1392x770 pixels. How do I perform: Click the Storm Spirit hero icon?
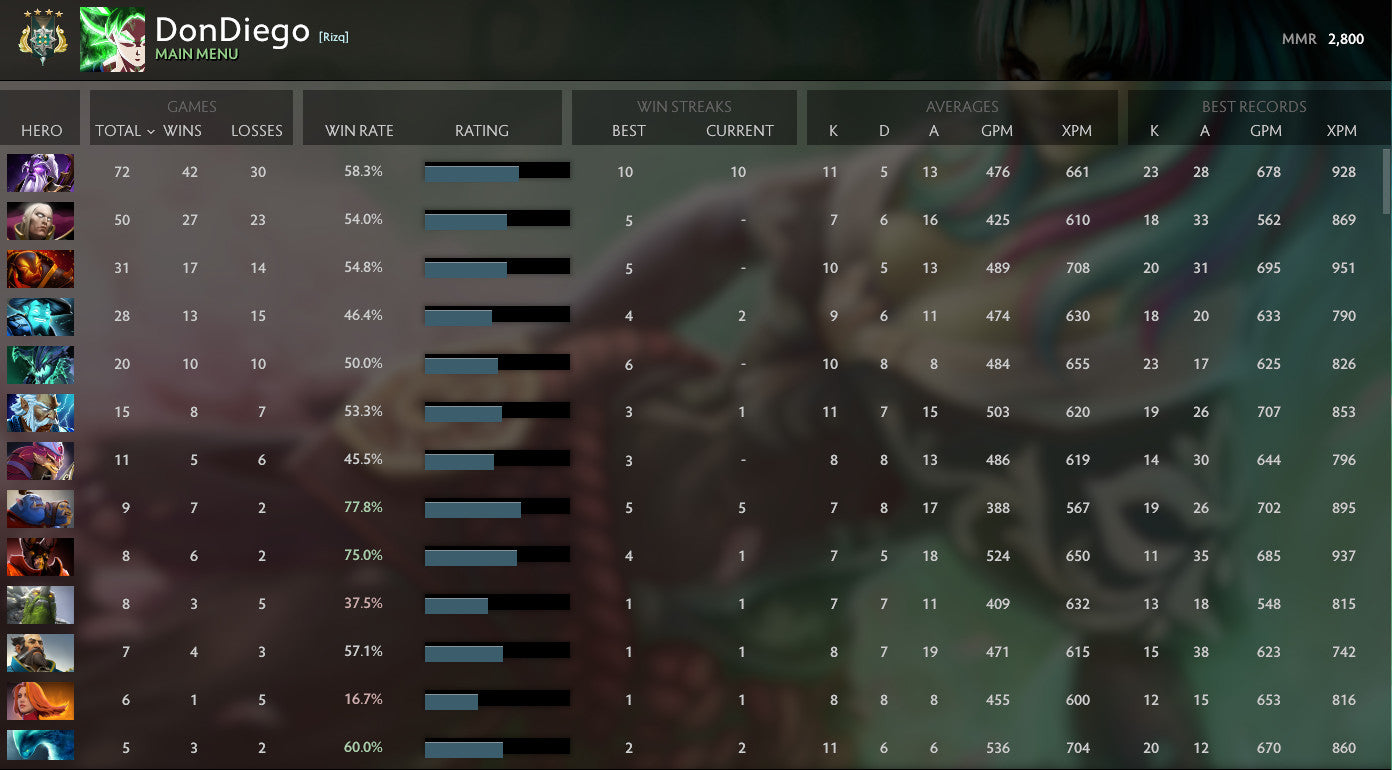point(40,316)
